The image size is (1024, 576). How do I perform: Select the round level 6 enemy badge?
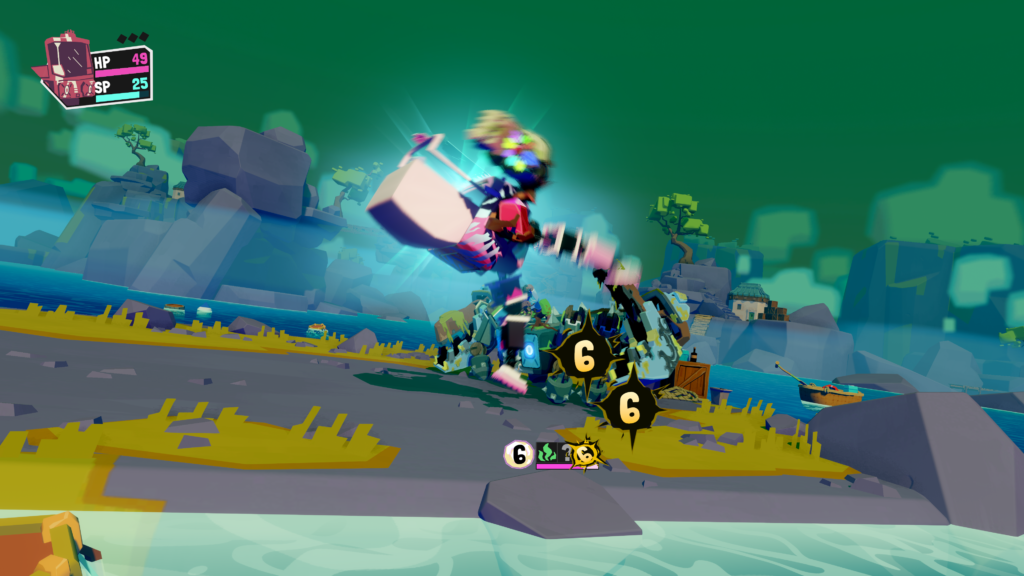point(519,455)
